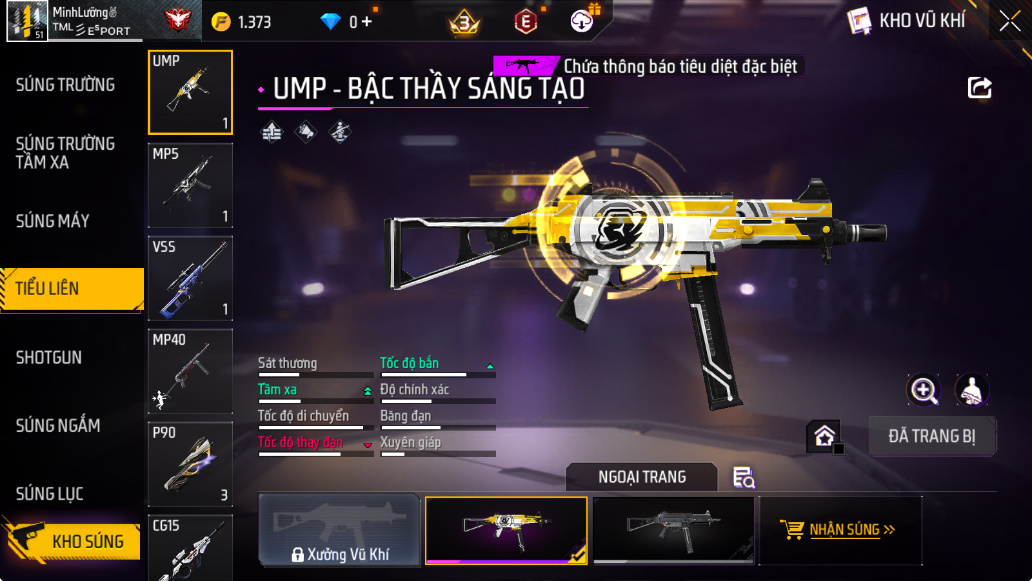
Task: Select the Súng Ngắm category
Action: pos(58,426)
